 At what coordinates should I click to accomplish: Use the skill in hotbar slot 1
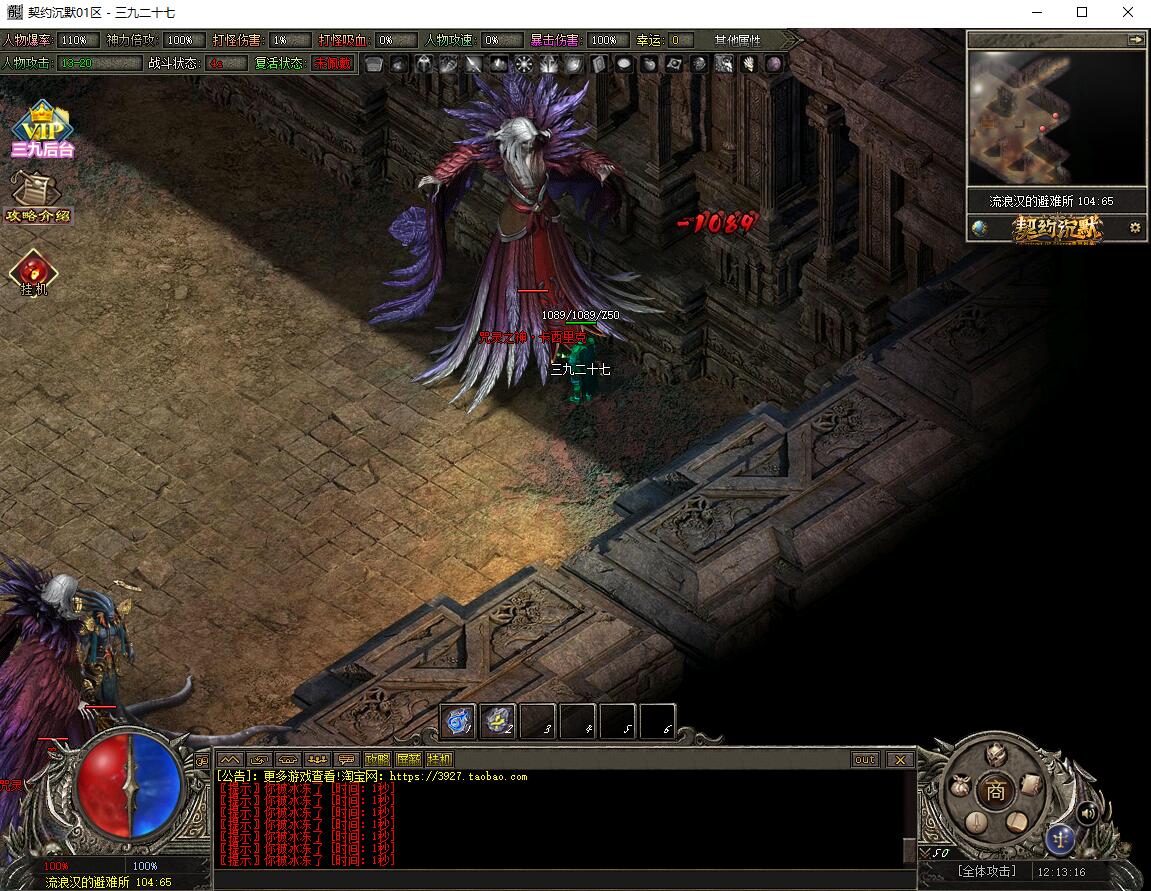tap(459, 721)
